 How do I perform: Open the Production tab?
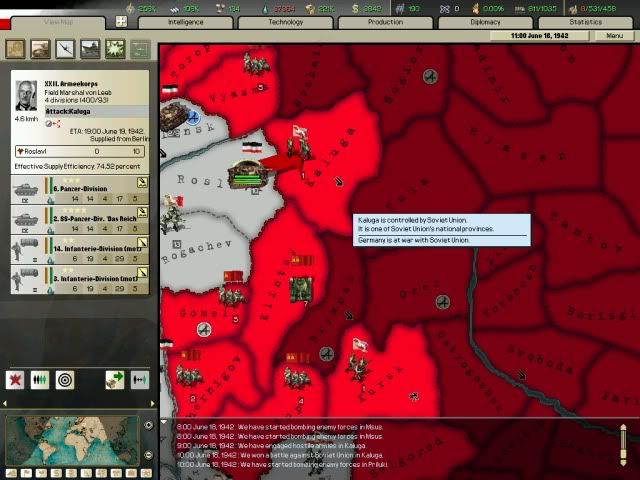pyautogui.click(x=385, y=22)
